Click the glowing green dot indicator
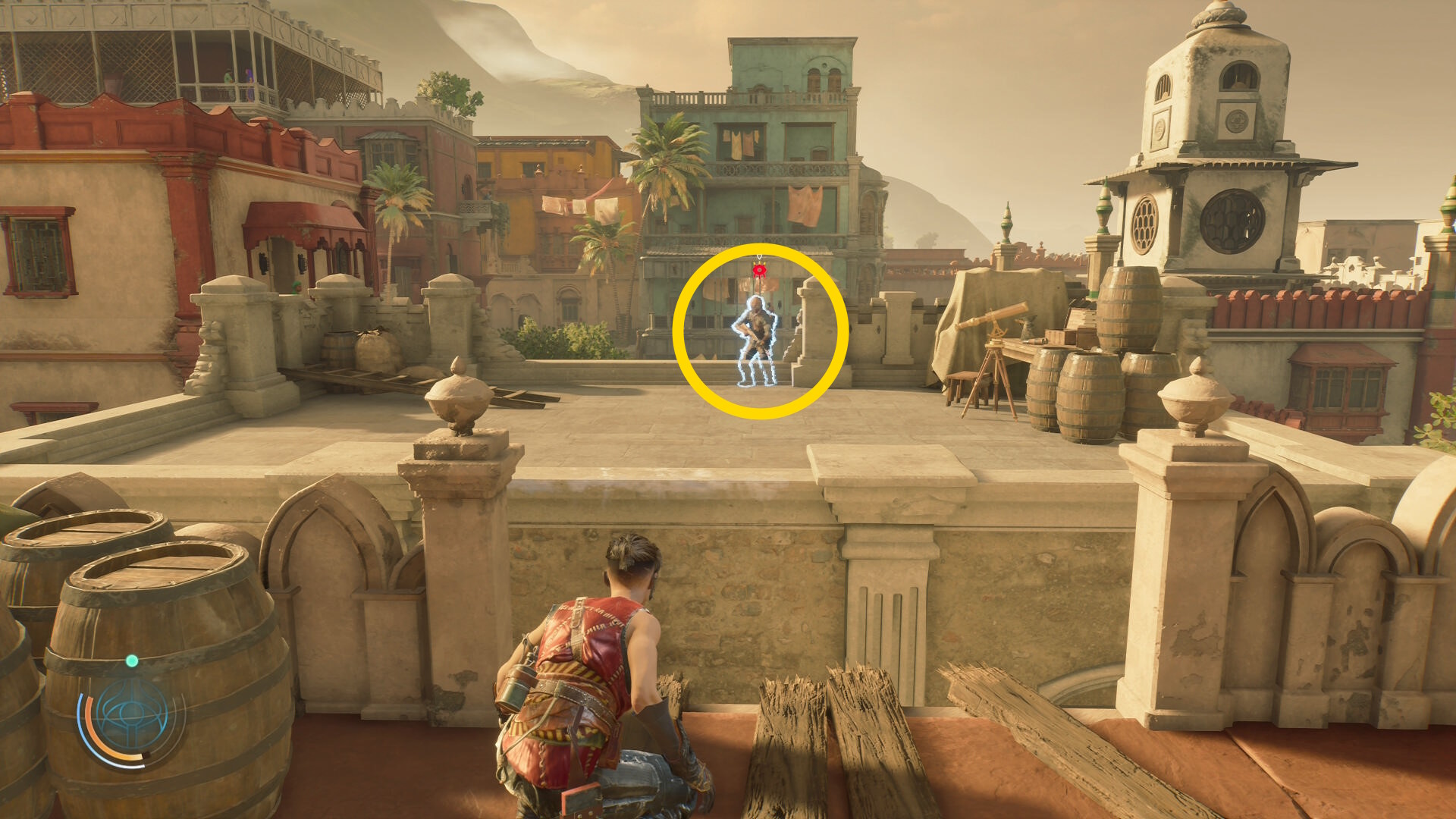This screenshot has height=819, width=1456. coord(132,661)
